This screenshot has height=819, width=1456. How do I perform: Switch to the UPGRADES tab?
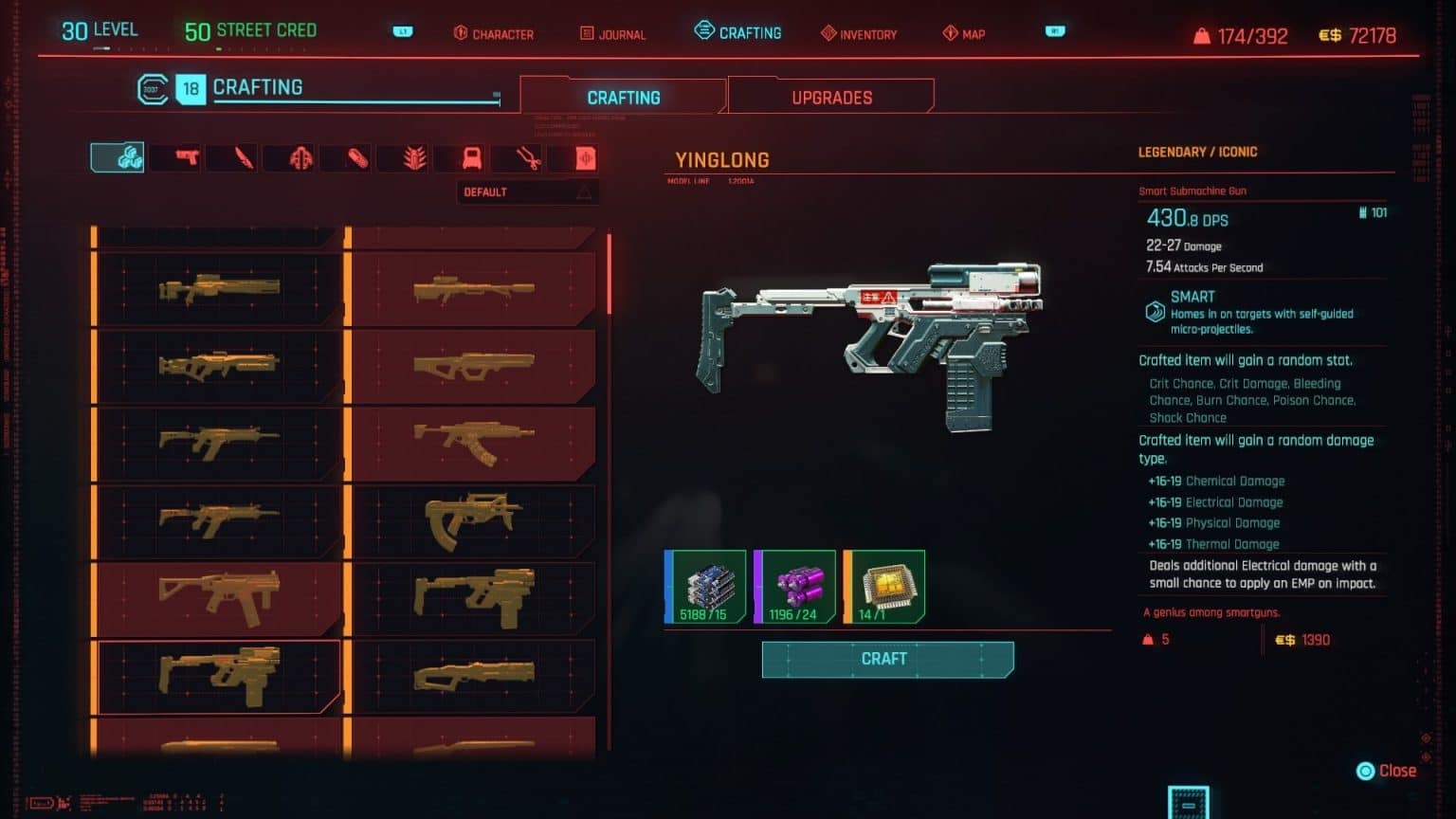pos(830,96)
